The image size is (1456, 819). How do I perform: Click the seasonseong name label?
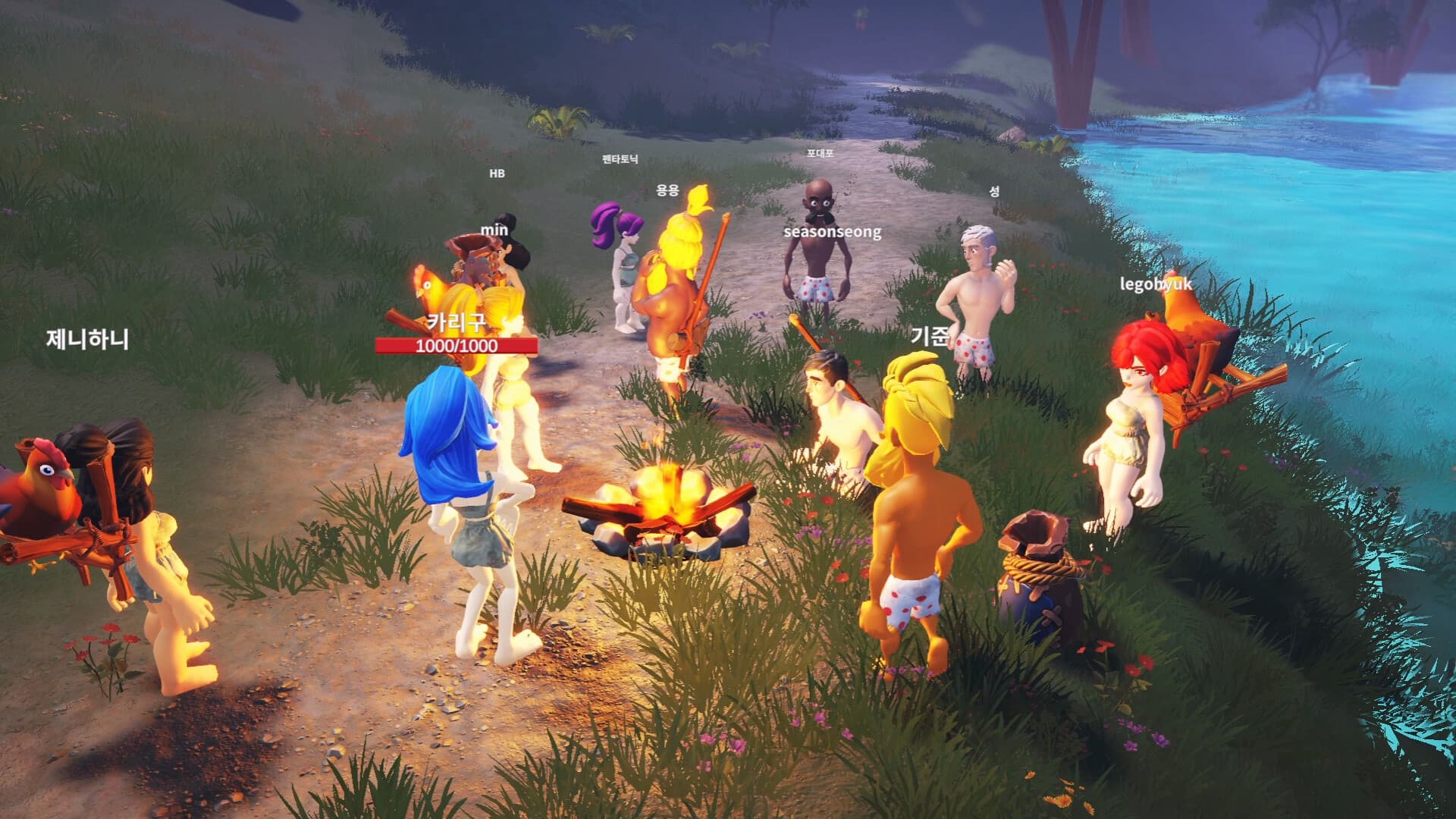click(x=832, y=234)
